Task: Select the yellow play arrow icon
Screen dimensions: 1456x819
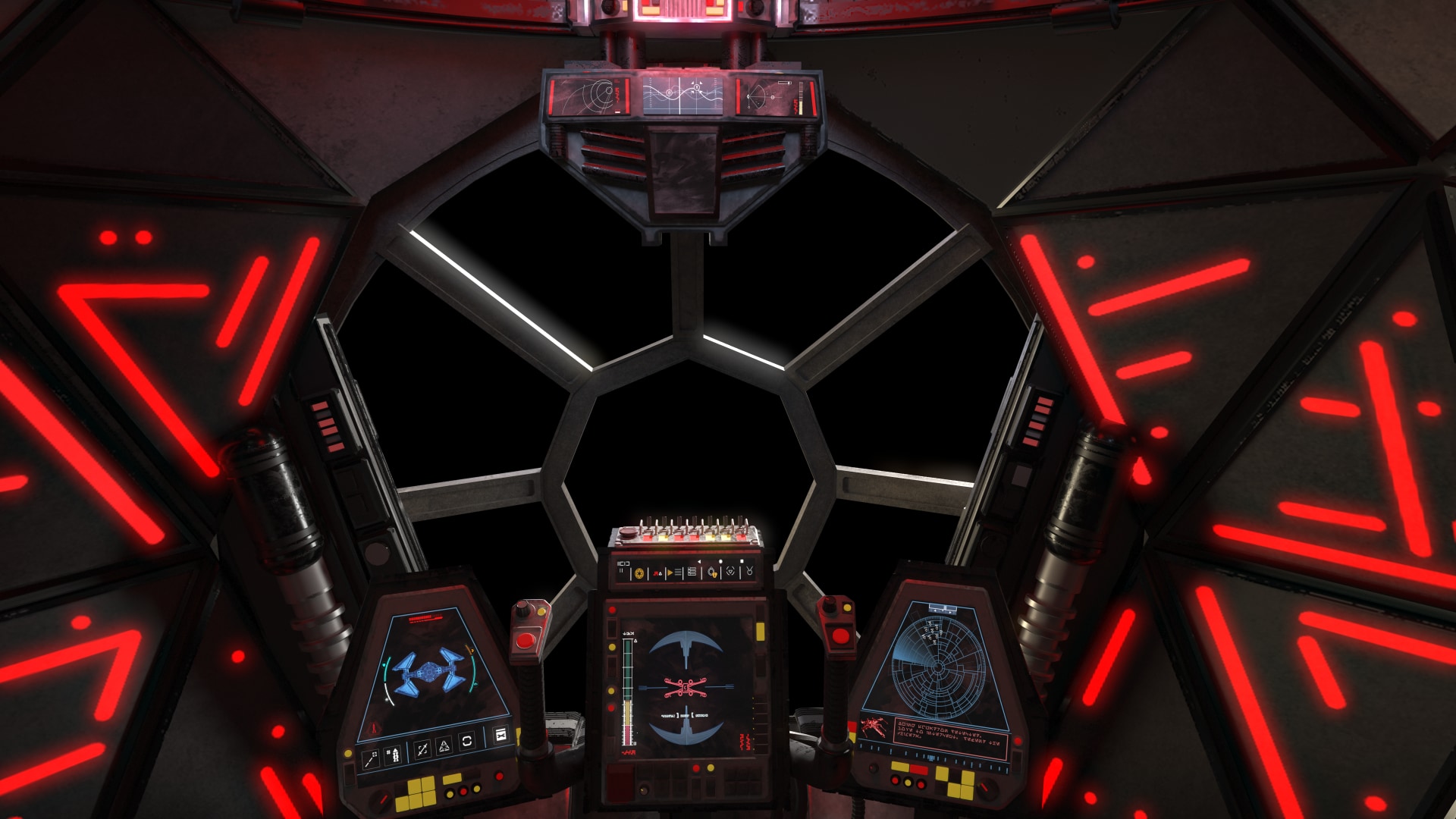Action: [669, 573]
